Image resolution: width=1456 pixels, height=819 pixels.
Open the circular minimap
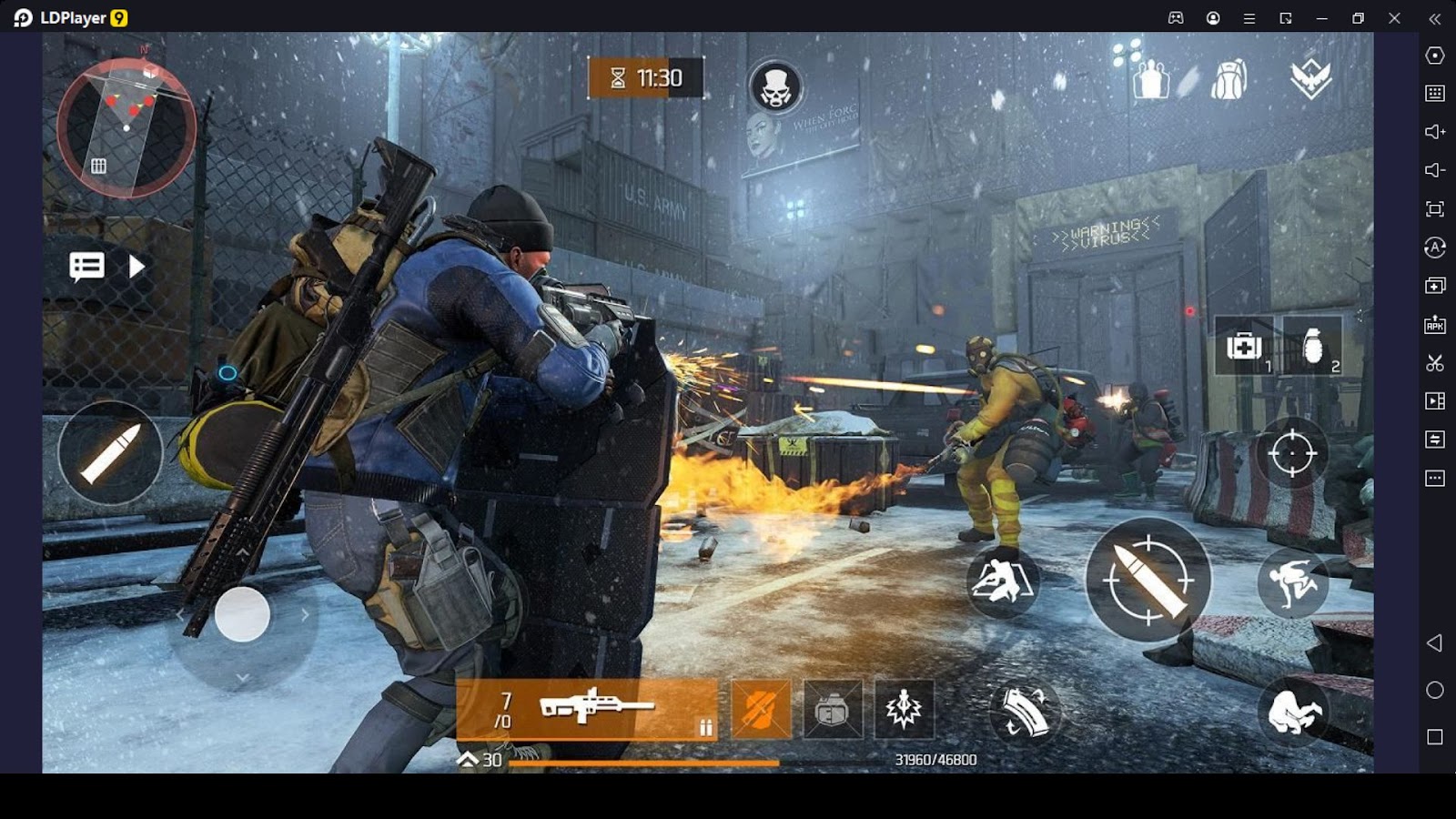[x=126, y=127]
